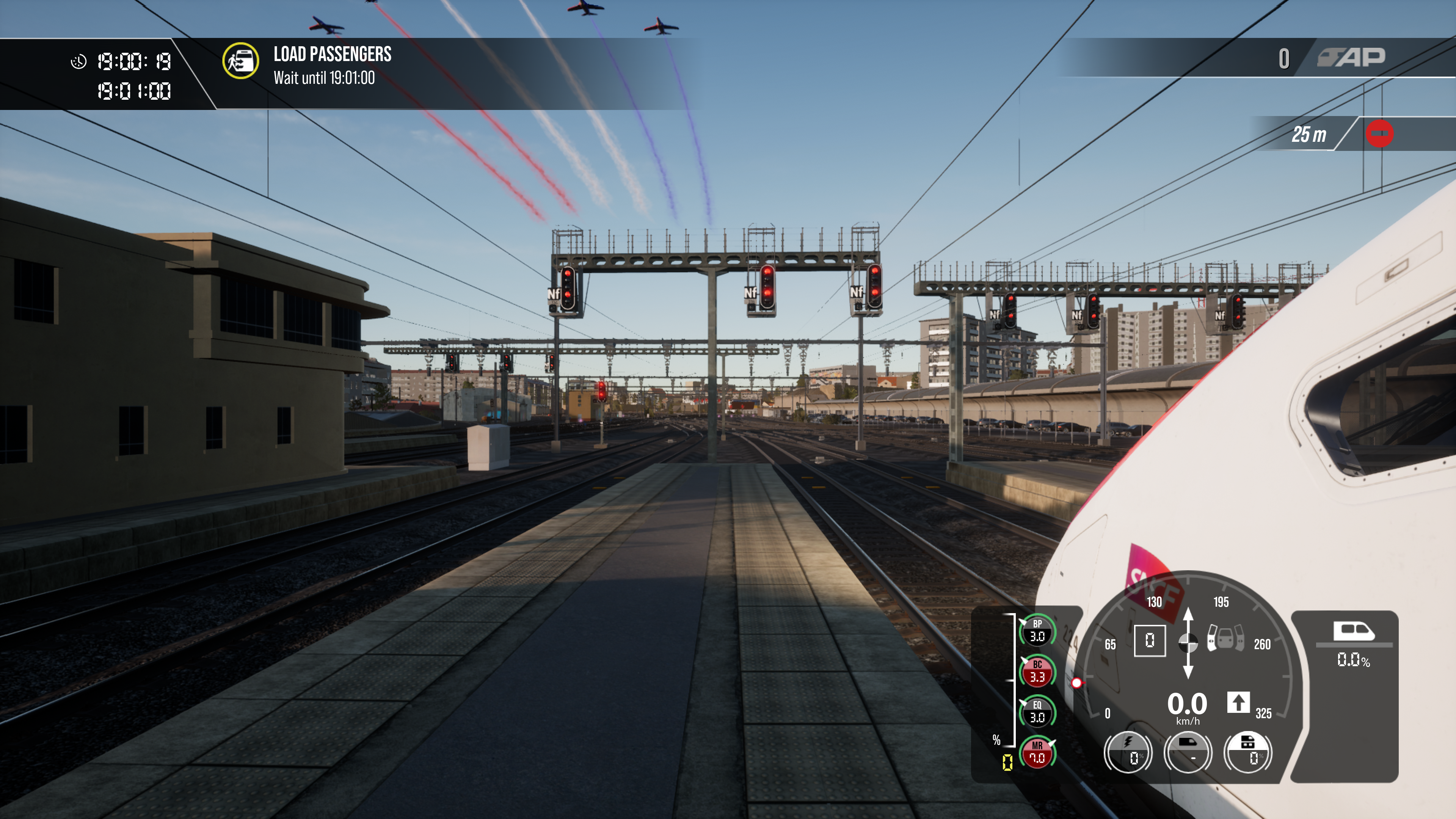1456x819 pixels.
Task: Click the MR main reservoir gauge
Action: pyautogui.click(x=1037, y=753)
